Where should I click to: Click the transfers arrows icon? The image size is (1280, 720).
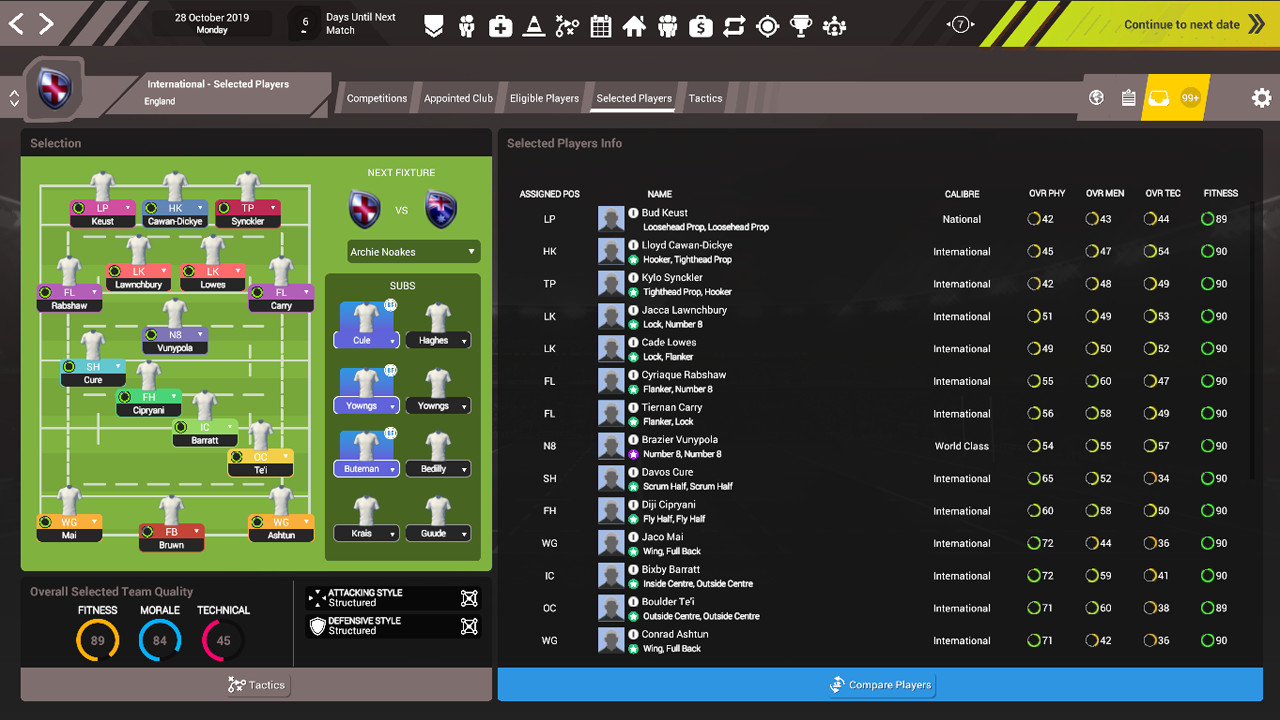pos(734,27)
